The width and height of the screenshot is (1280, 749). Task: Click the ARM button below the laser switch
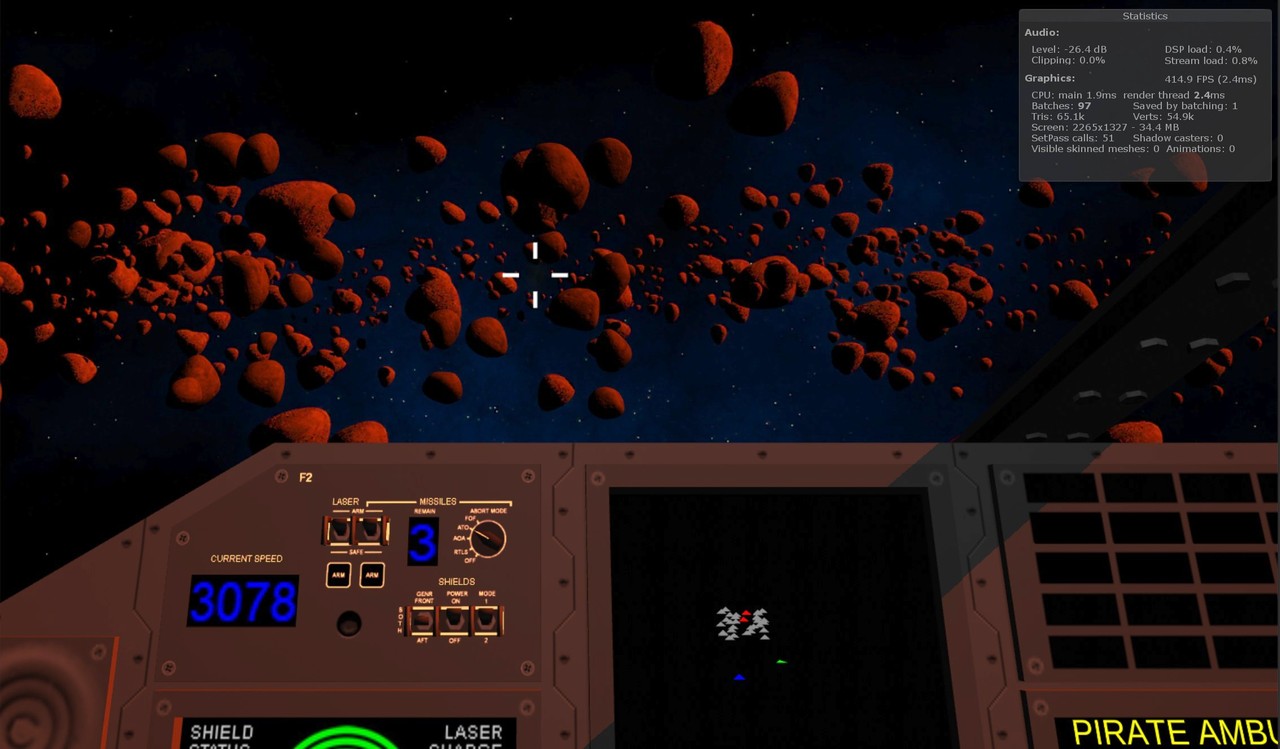(338, 575)
